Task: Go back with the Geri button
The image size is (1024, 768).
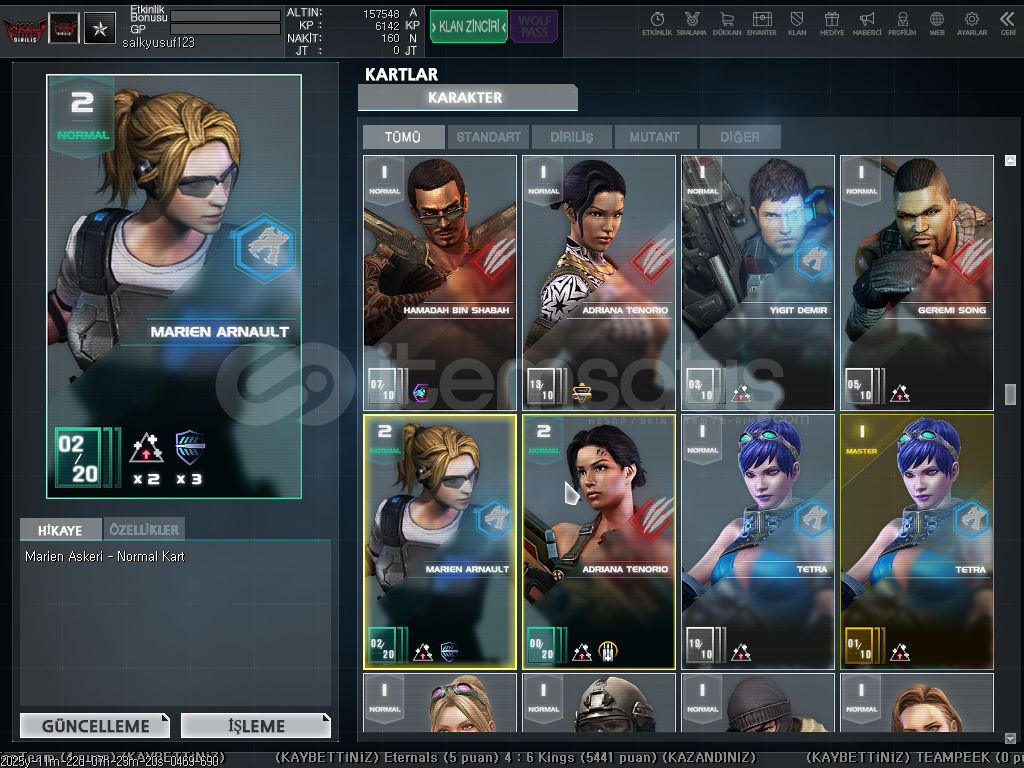Action: pos(1007,23)
